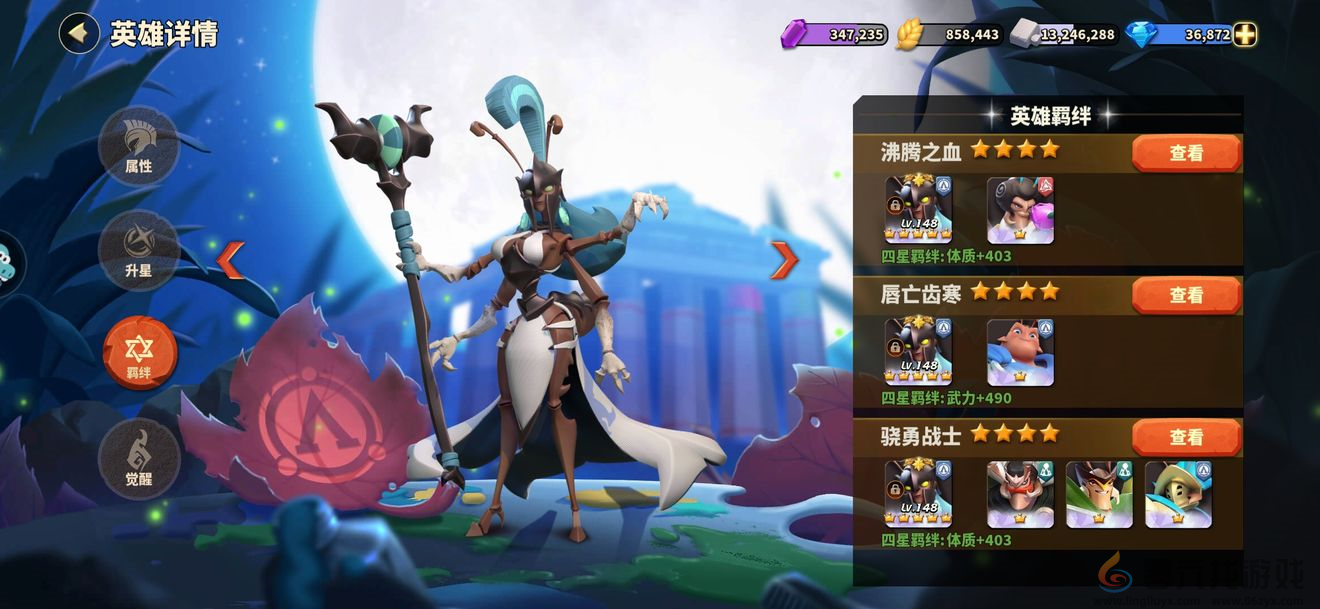Choose the green-robed hero portrait in 骁勇战士

[1099, 494]
